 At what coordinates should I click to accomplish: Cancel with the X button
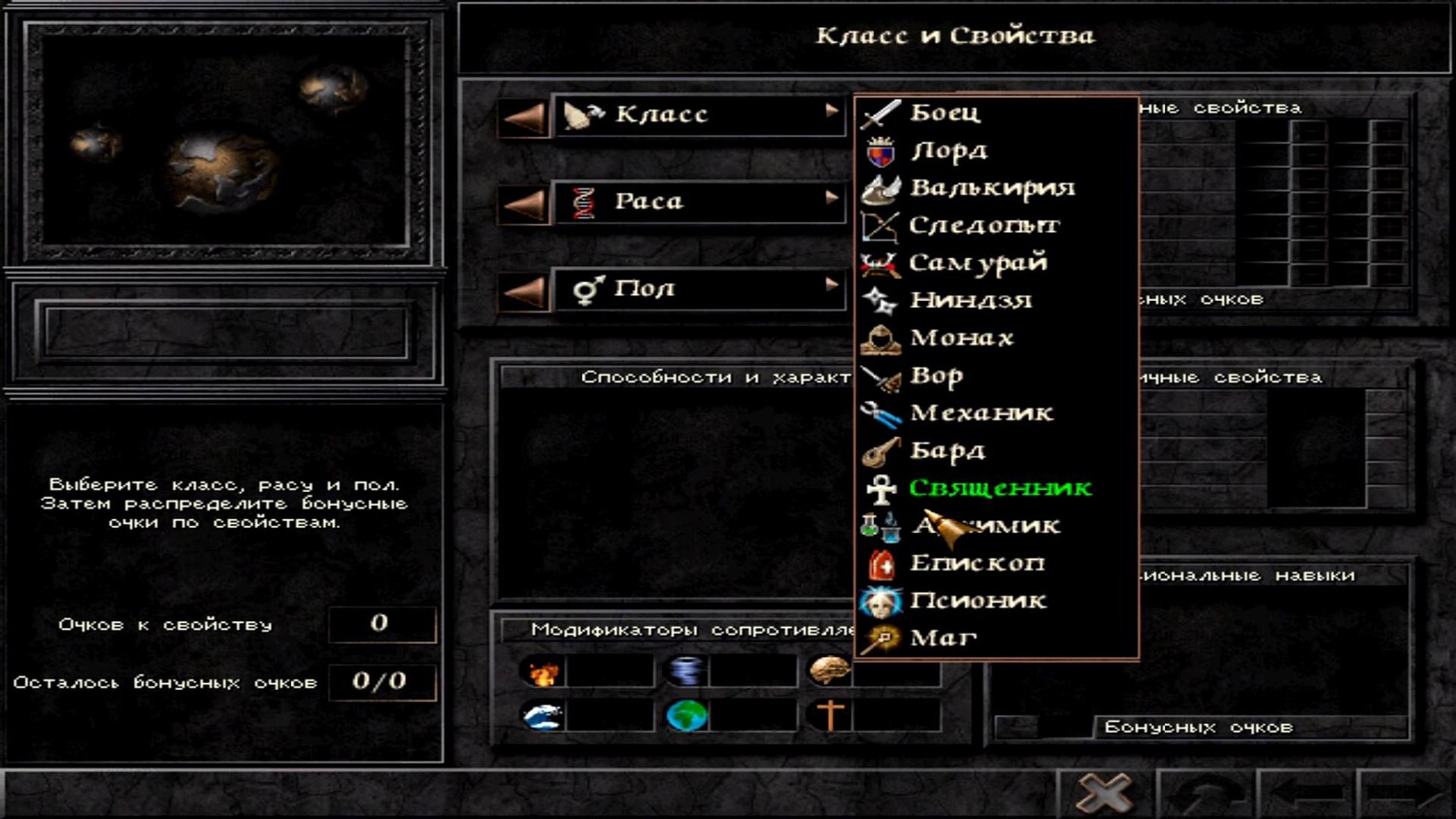coord(1105,794)
